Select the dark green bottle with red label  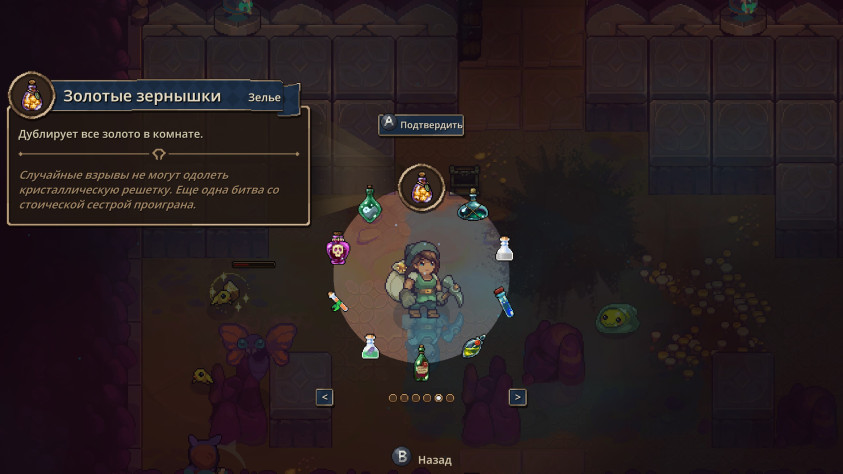click(421, 362)
